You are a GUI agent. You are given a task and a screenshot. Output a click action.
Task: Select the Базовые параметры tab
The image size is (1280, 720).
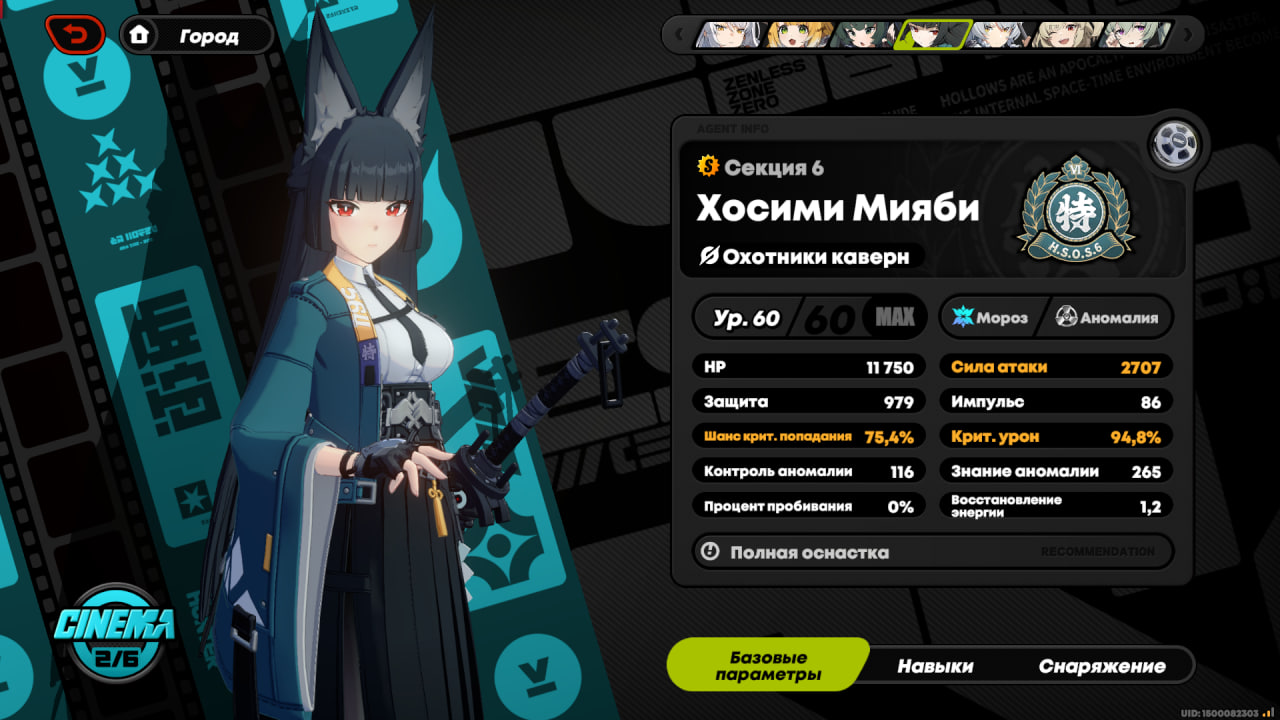[768, 665]
